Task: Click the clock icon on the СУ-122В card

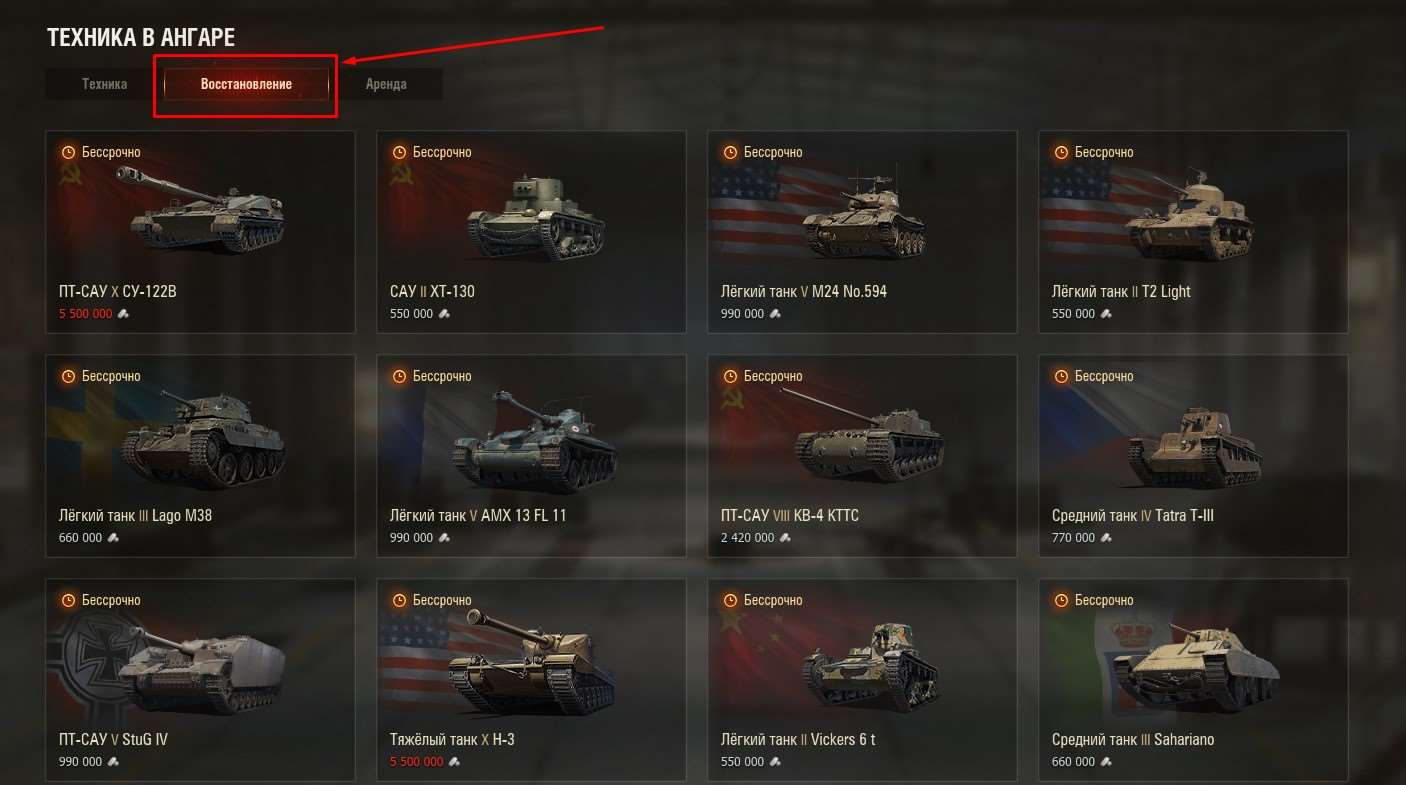Action: coord(68,152)
